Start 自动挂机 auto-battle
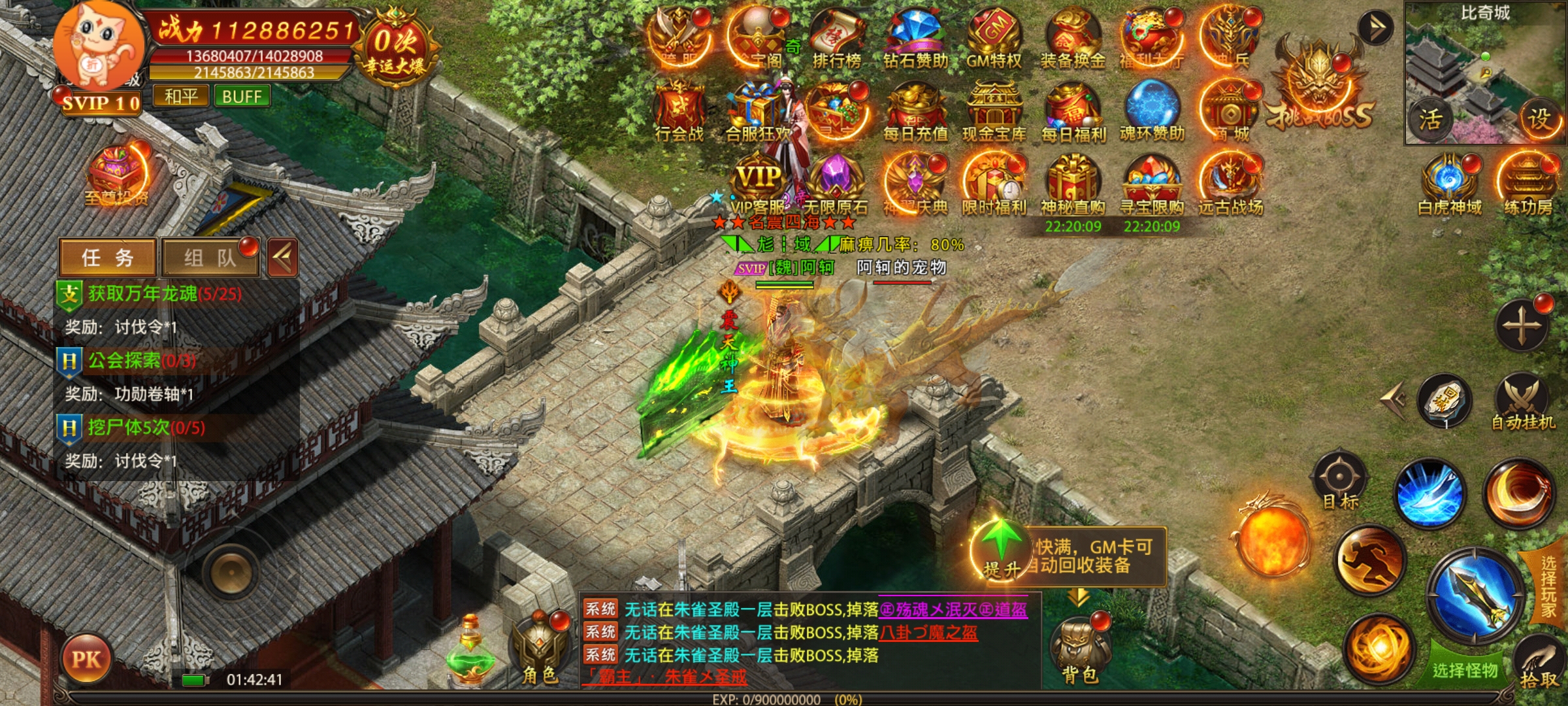This screenshot has height=706, width=1568. coord(1522,402)
